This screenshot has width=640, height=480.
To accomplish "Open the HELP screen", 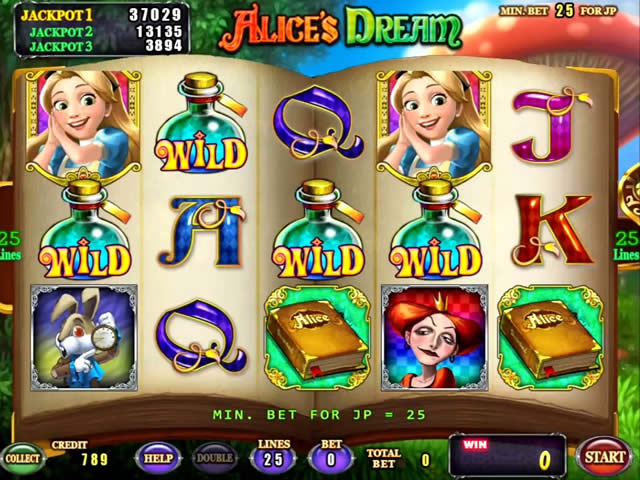I will [x=157, y=457].
